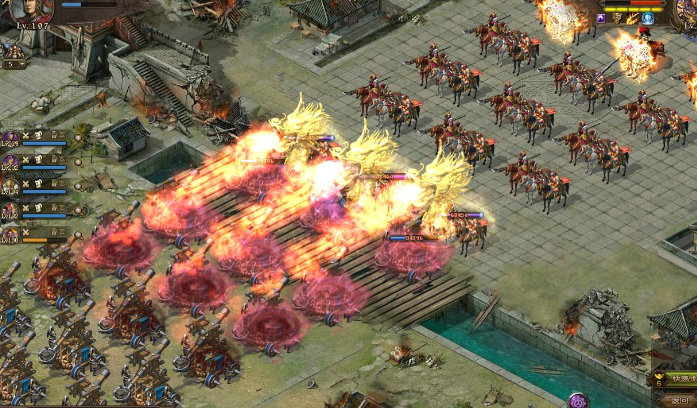This screenshot has height=408, width=697.
Task: Activate the flaming slash skill icon
Action: pyautogui.click(x=632, y=18)
